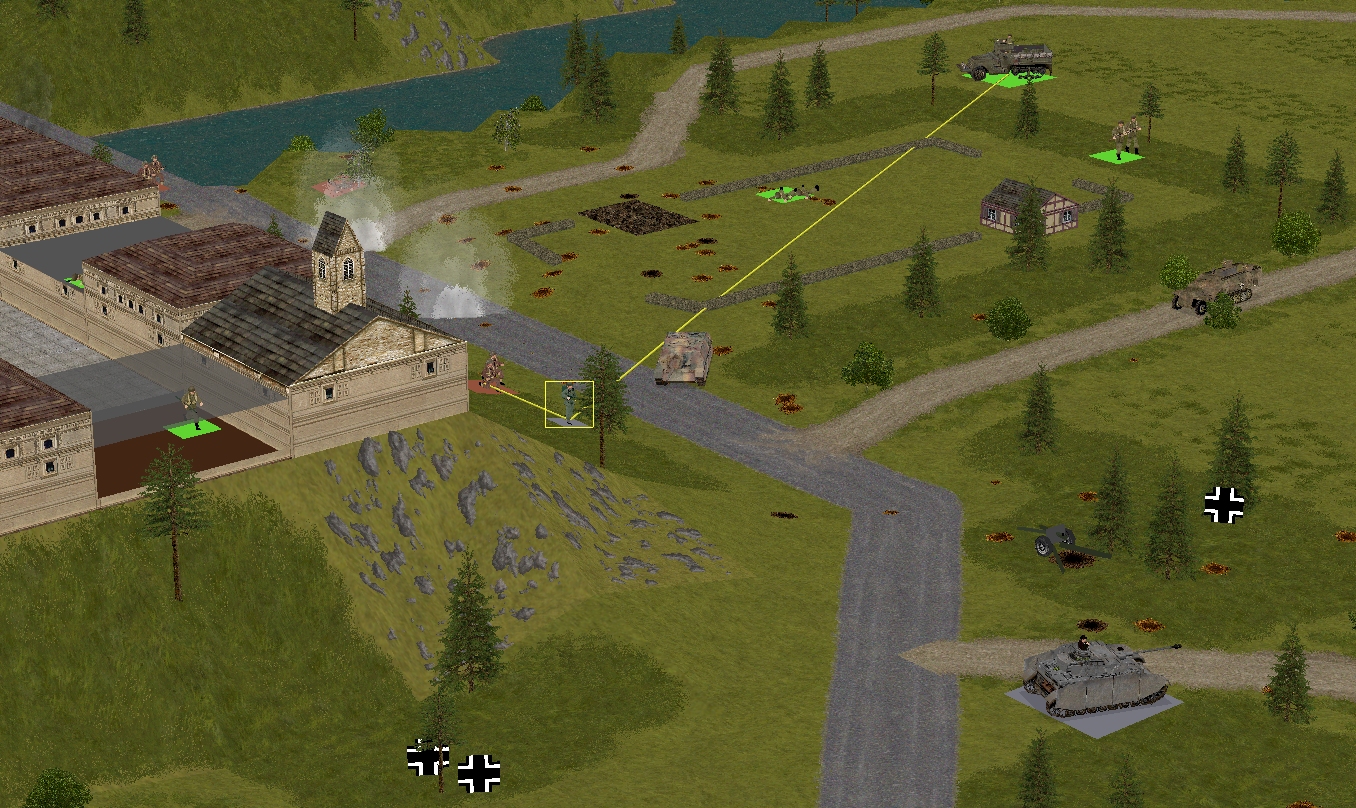Choose the assault gun on the gray base
Screen dimensions: 1356x808
tap(1095, 675)
